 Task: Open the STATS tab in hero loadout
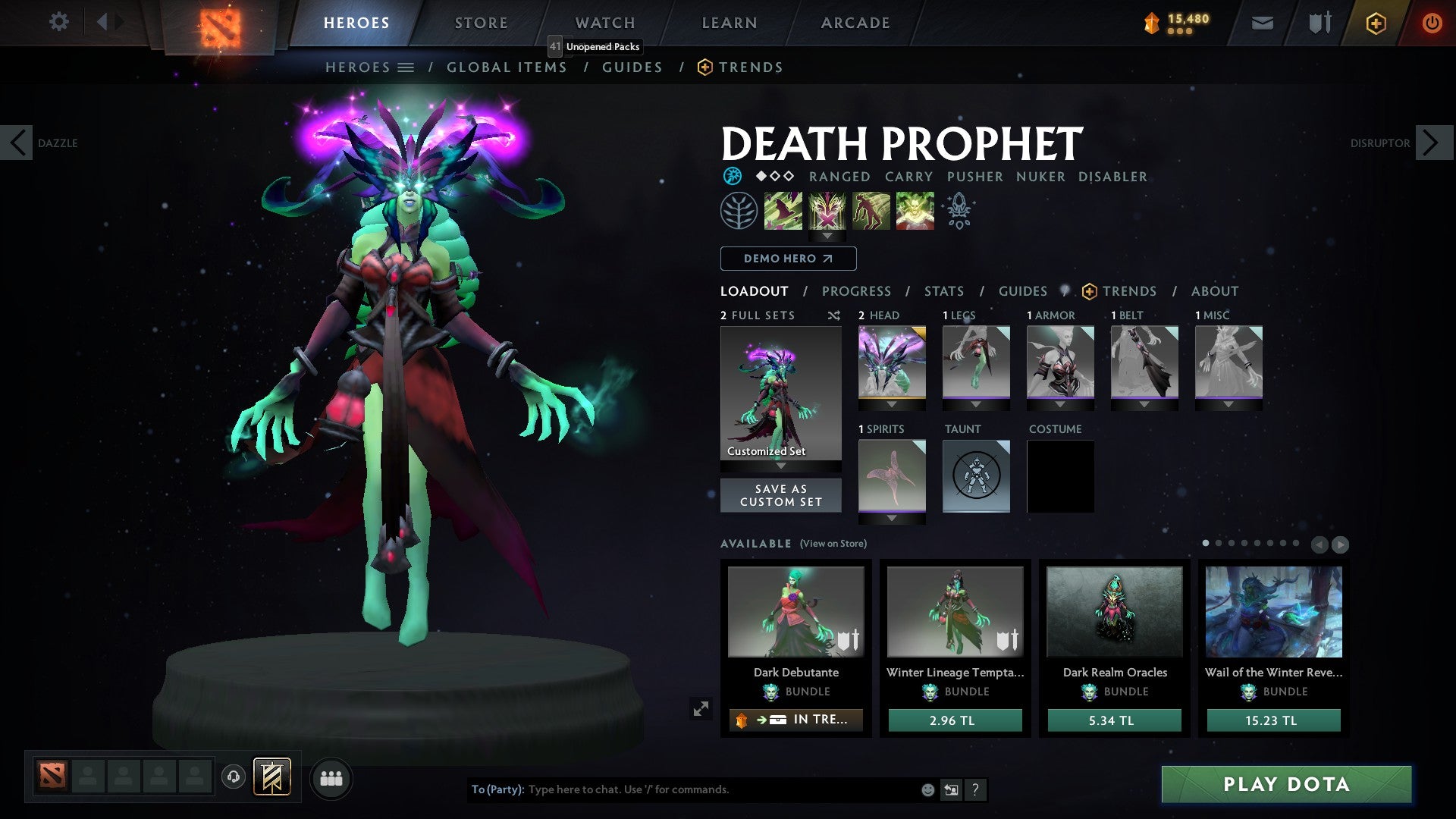[943, 290]
